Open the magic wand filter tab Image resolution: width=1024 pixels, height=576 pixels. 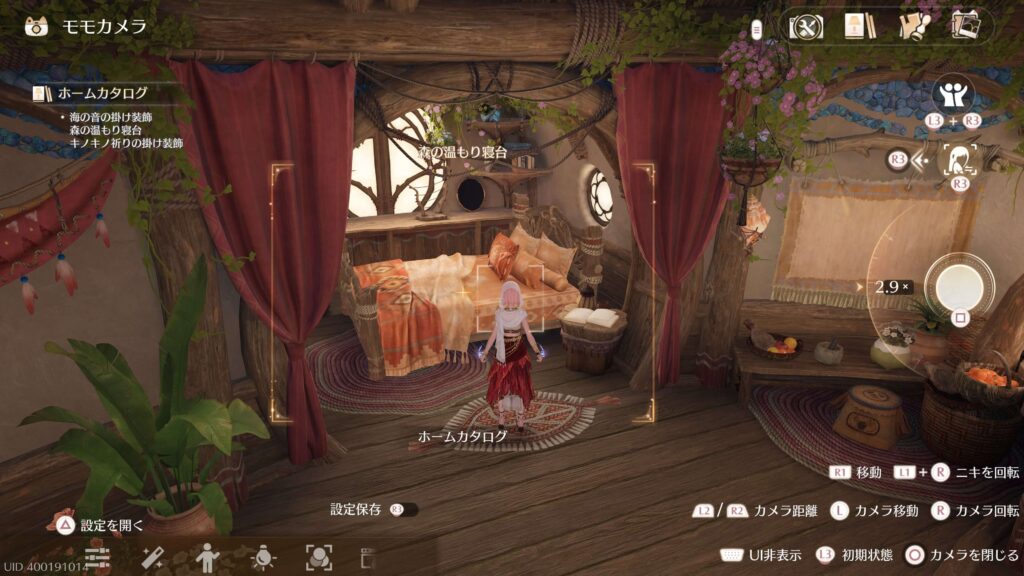coord(152,556)
